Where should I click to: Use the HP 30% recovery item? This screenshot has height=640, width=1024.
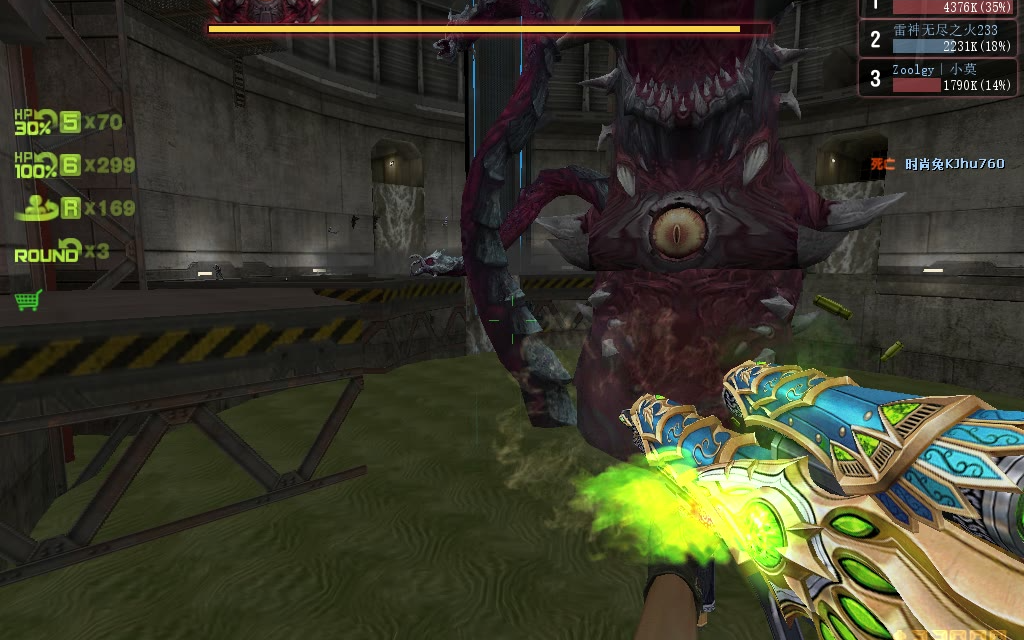click(x=36, y=123)
